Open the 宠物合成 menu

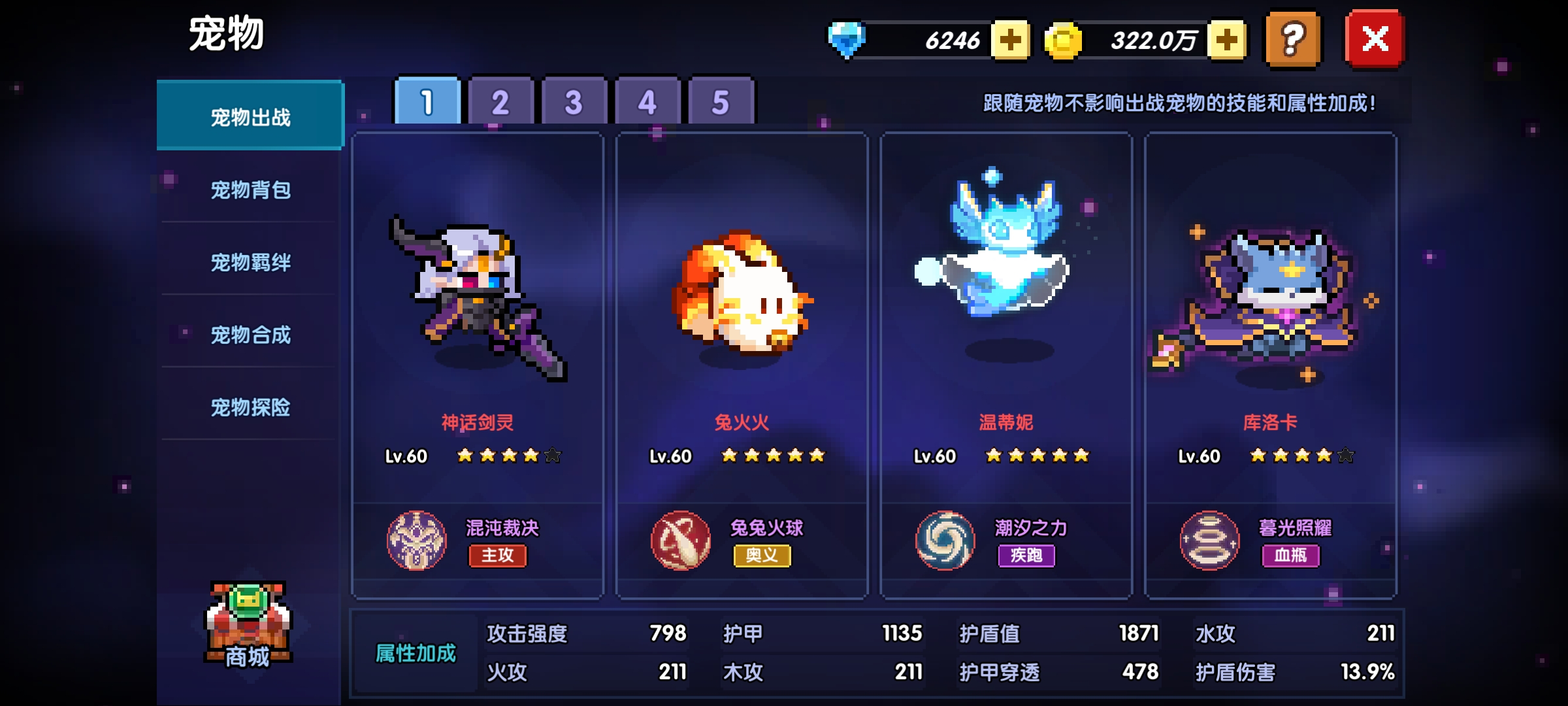click(x=250, y=335)
